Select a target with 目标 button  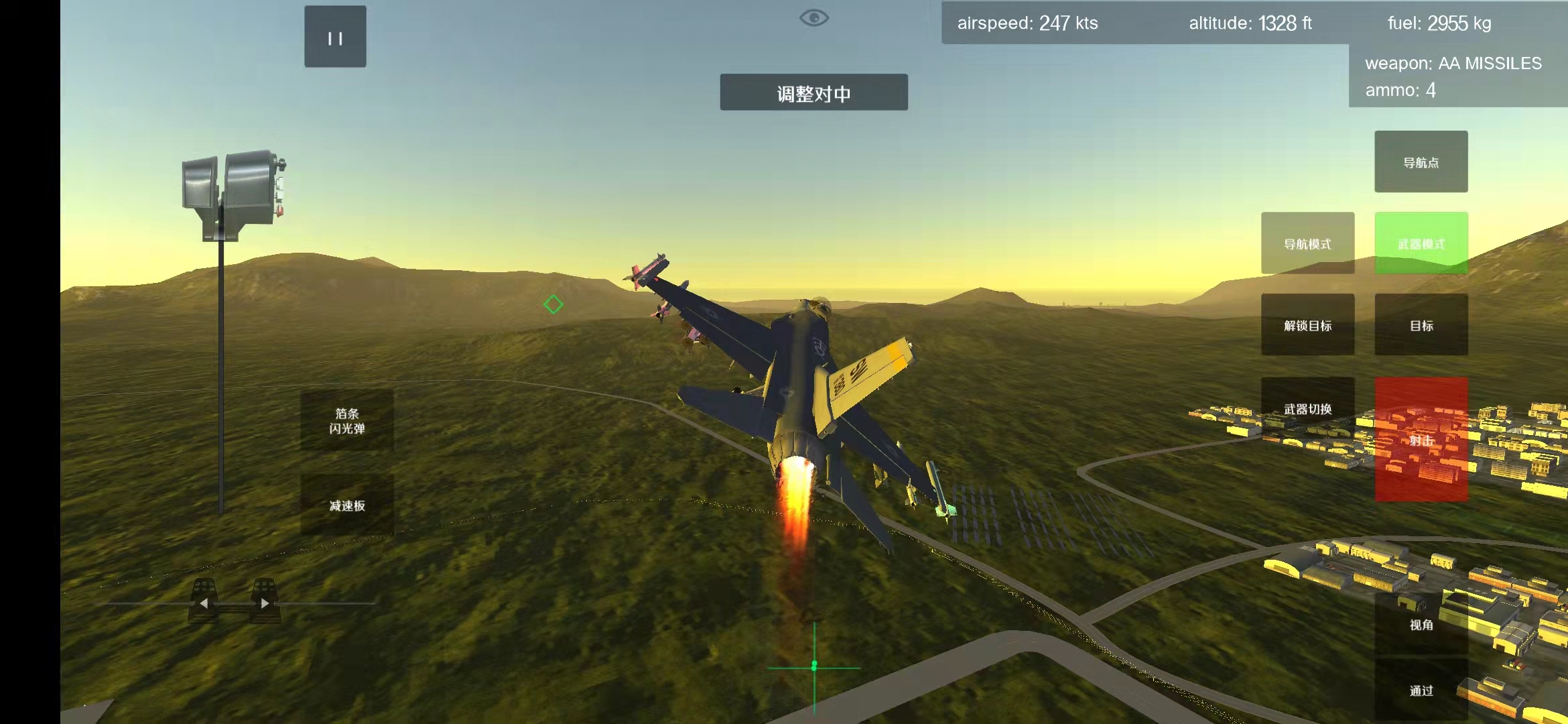(1421, 325)
